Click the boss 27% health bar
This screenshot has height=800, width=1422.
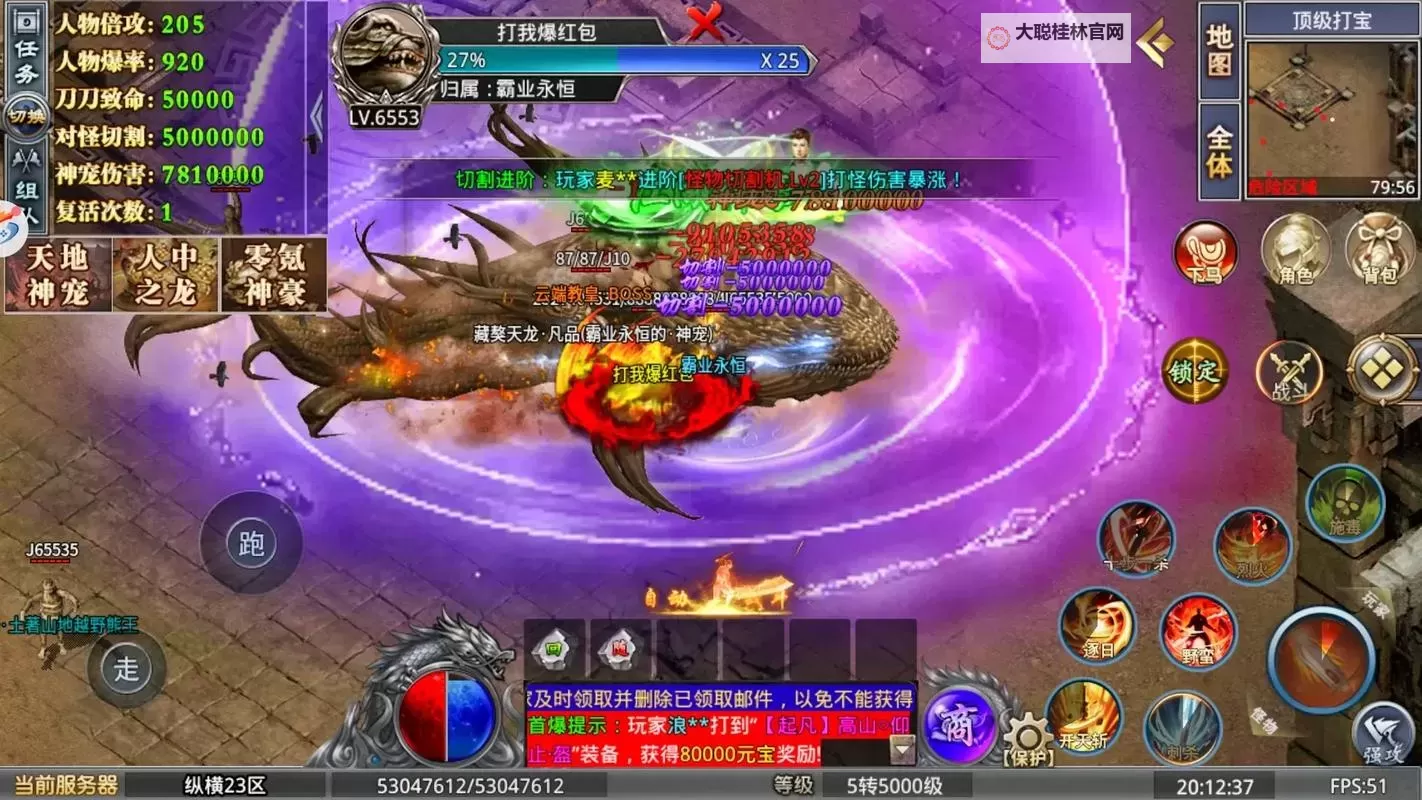pyautogui.click(x=620, y=62)
